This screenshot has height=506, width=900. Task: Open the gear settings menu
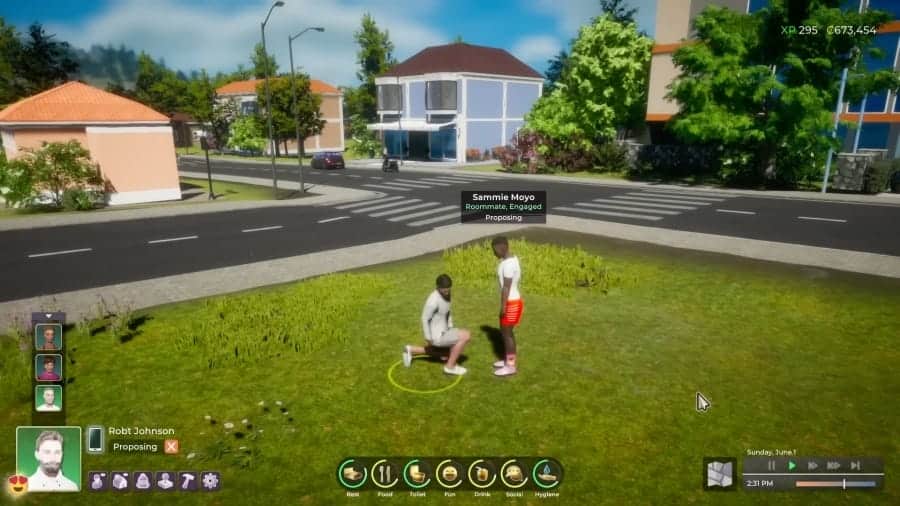point(210,481)
